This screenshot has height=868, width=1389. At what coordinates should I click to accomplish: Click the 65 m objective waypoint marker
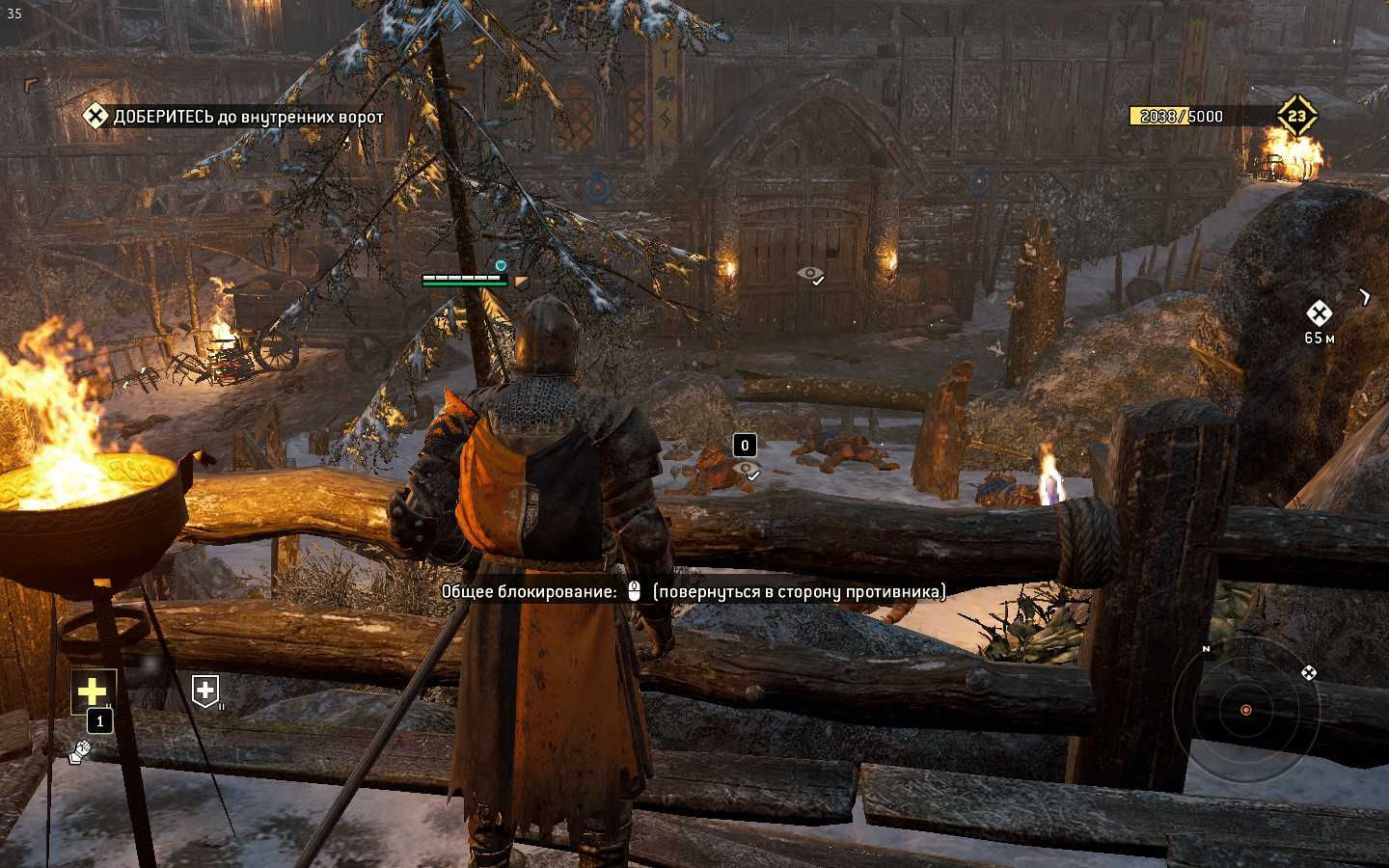[x=1319, y=312]
